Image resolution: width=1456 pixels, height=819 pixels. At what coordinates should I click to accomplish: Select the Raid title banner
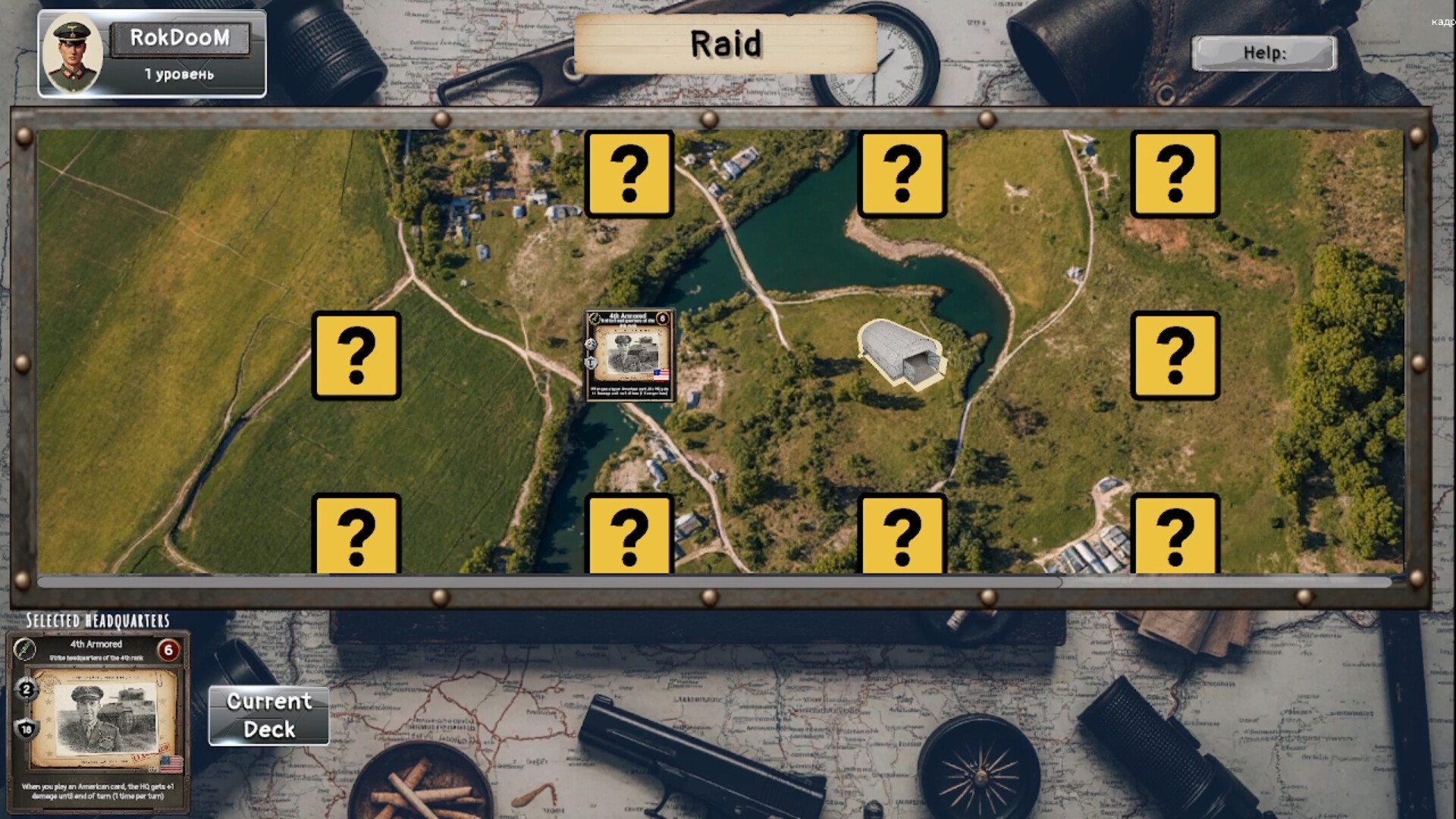[x=725, y=44]
